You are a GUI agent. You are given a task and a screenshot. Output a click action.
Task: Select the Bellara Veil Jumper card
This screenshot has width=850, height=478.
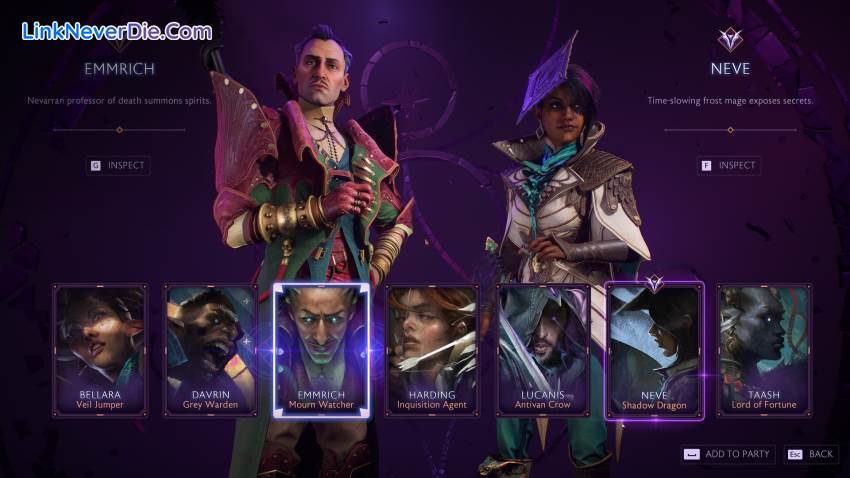pyautogui.click(x=100, y=350)
